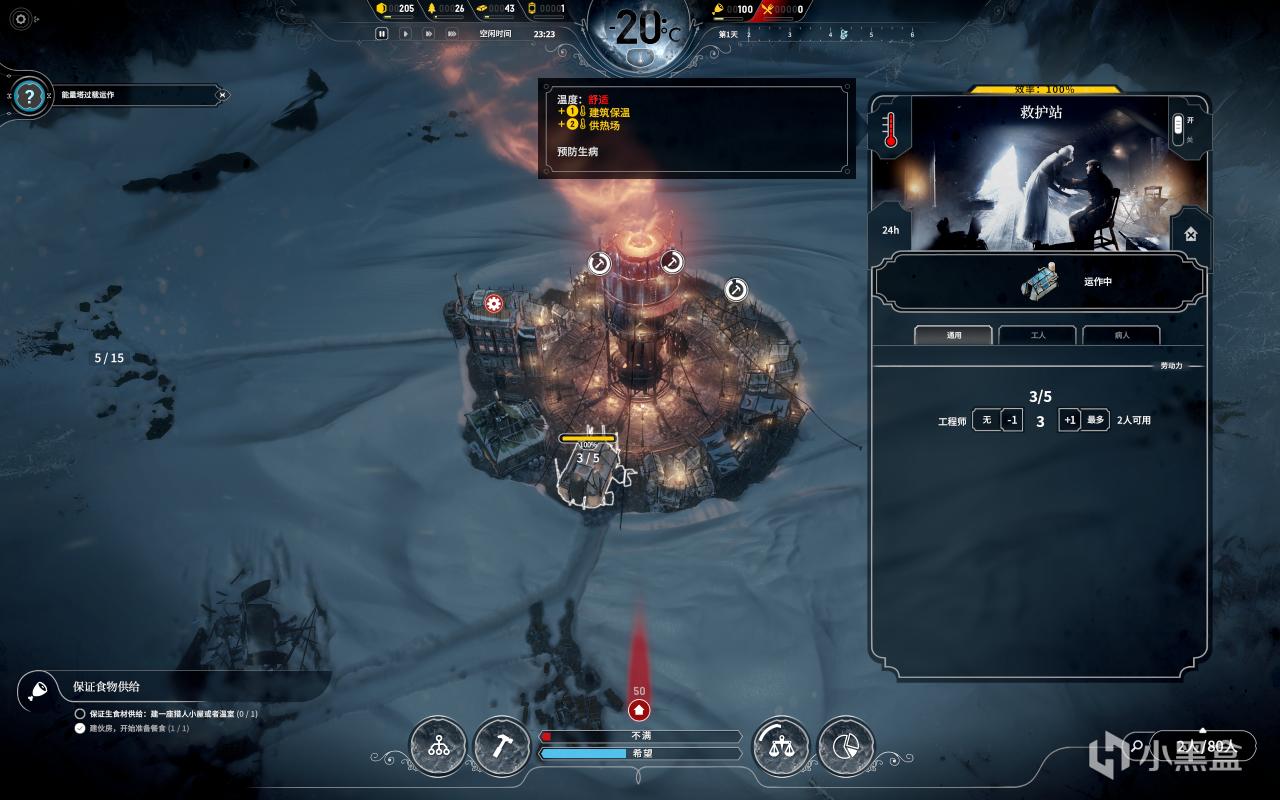Viewport: 1280px width, 800px height.
Task: Open the question mark help hint
Action: [30, 96]
